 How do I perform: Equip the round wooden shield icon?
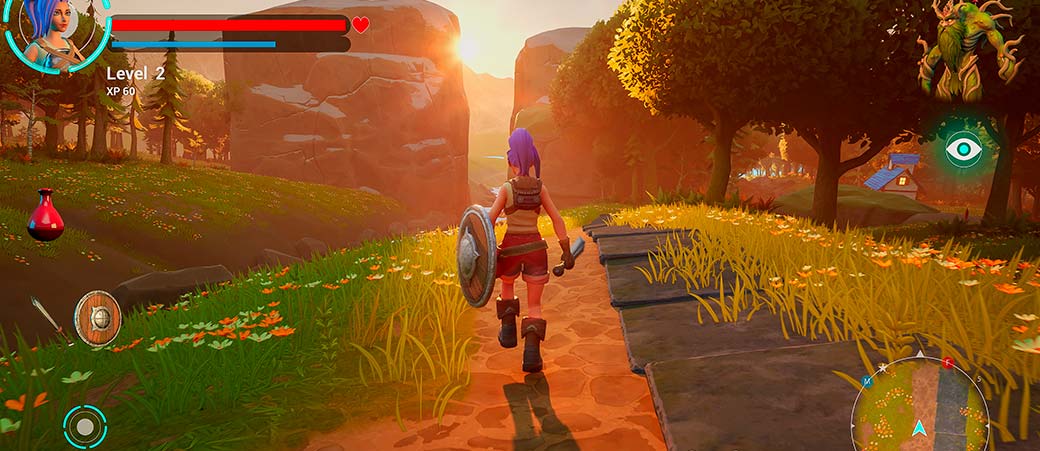(97, 318)
